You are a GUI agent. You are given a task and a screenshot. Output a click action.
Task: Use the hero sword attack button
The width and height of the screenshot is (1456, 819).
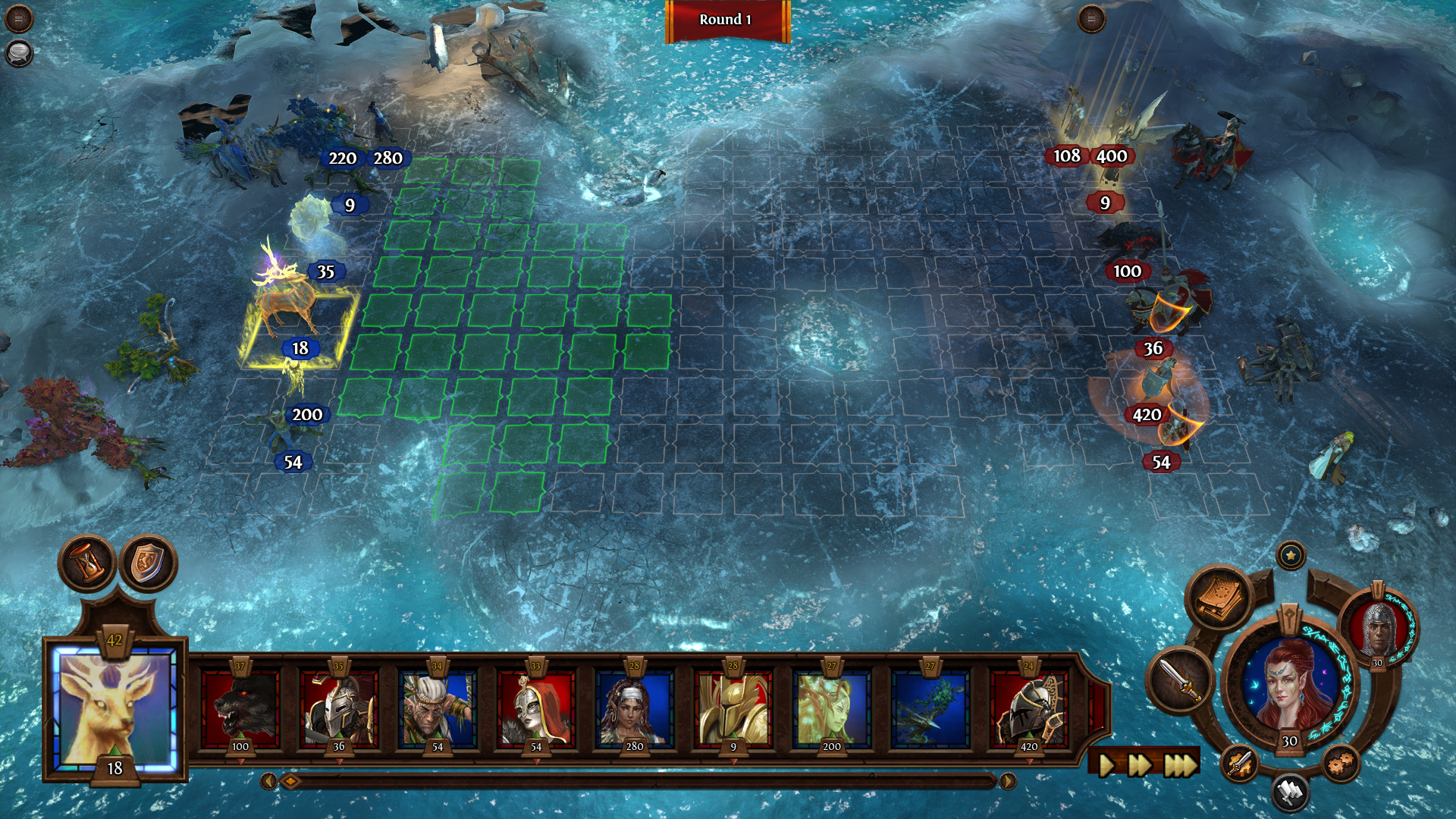[1180, 679]
